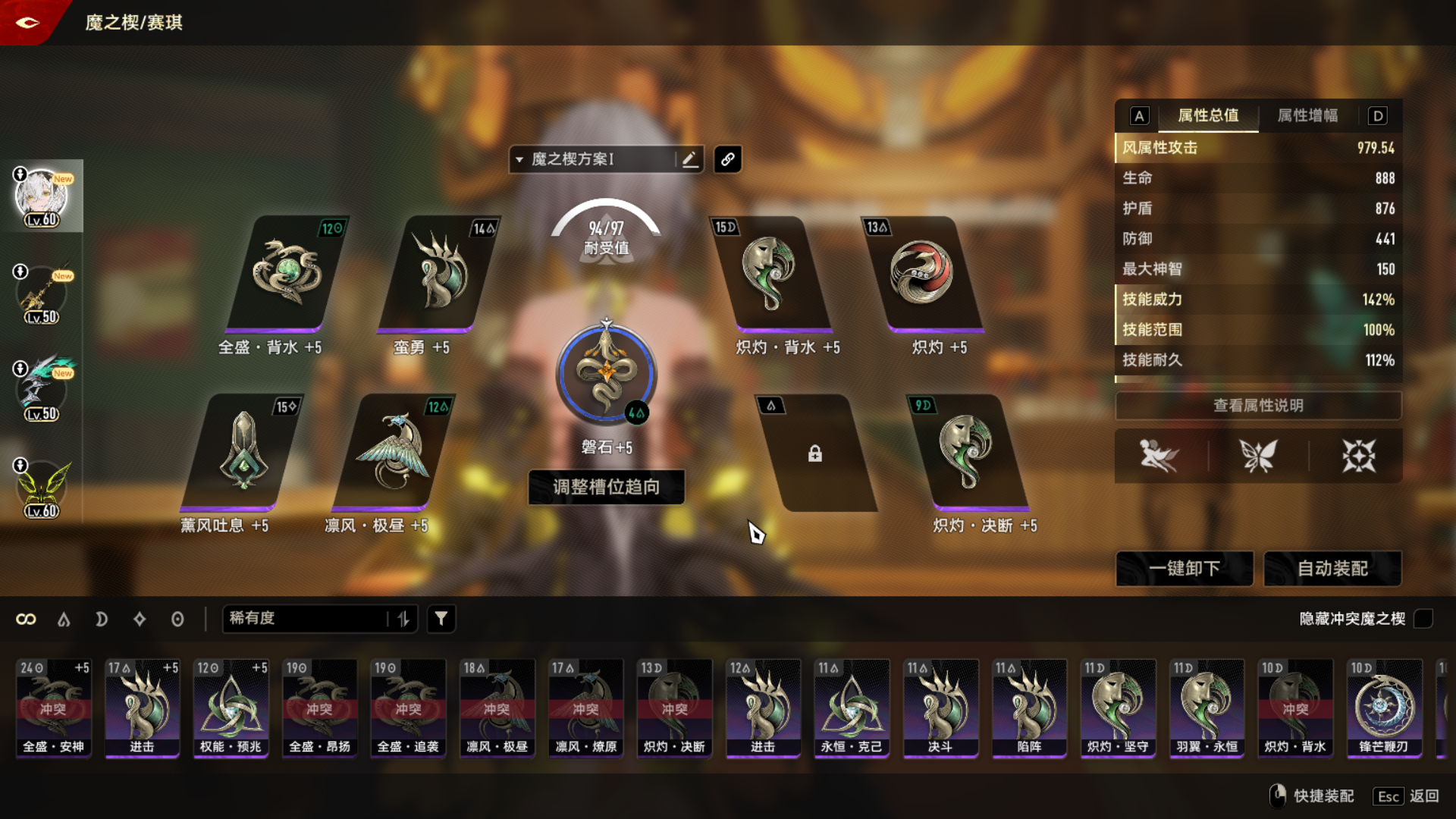Image resolution: width=1456 pixels, height=819 pixels.
Task: Select the locked wedge slot
Action: coord(814,453)
